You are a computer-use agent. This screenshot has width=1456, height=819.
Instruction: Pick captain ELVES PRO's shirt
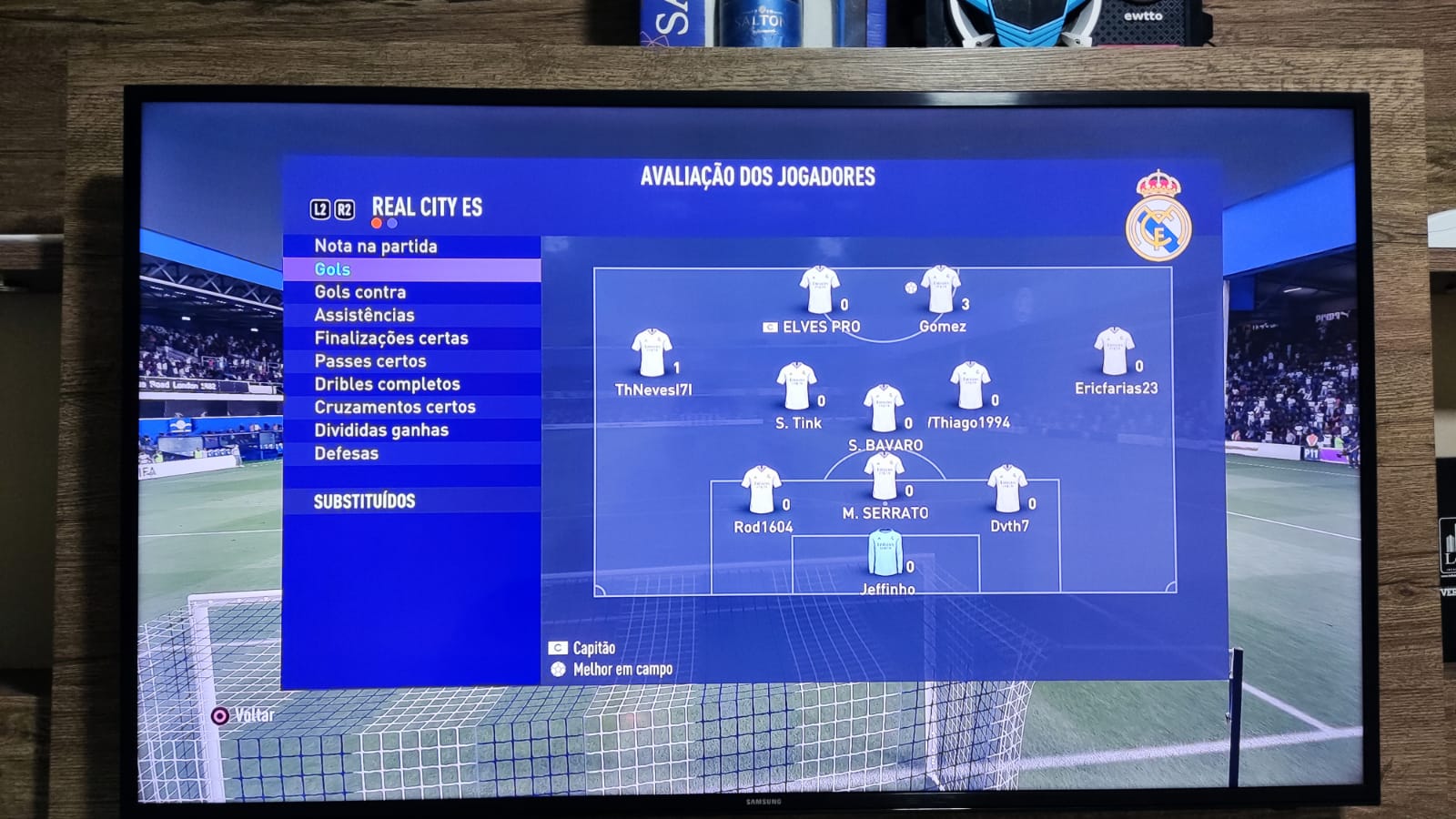pyautogui.click(x=819, y=291)
